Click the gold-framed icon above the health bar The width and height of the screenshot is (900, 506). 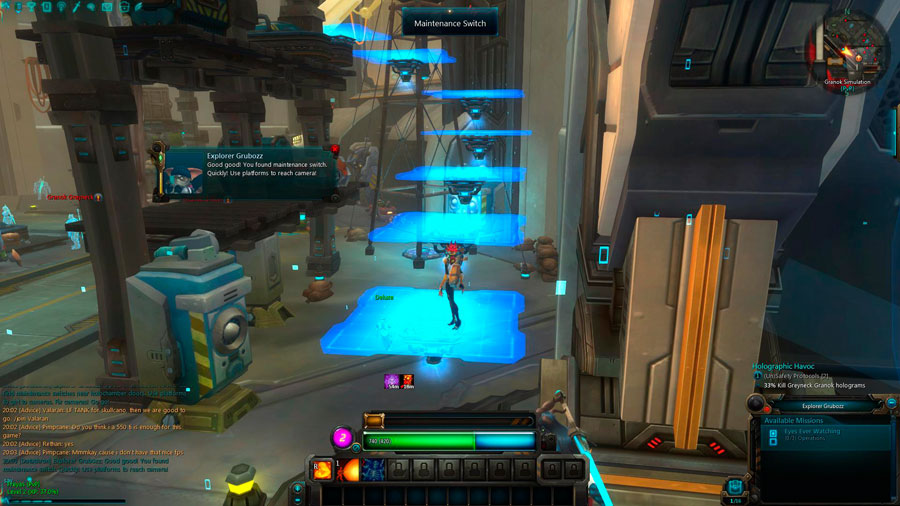[374, 421]
